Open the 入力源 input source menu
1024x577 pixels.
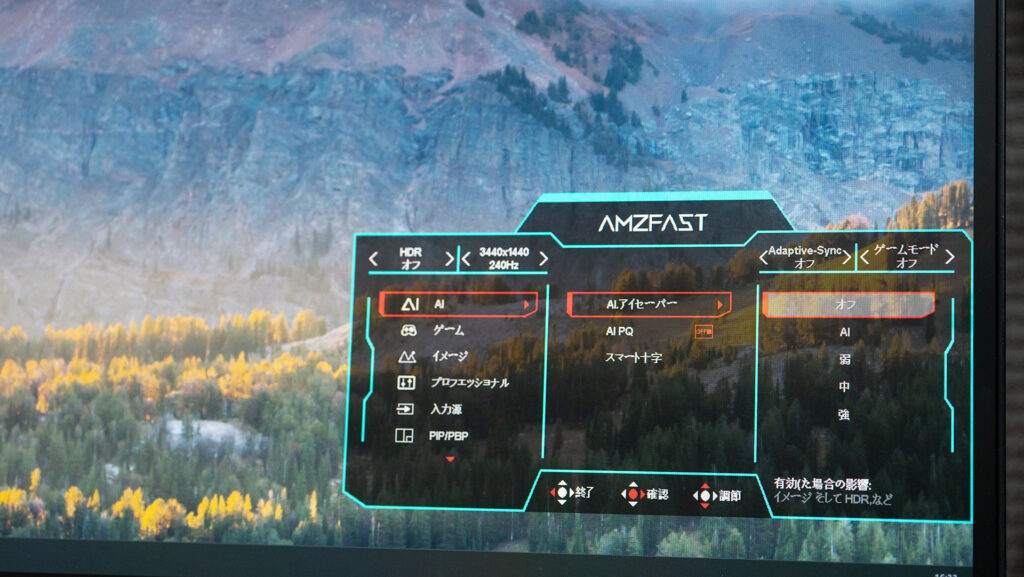coord(446,409)
